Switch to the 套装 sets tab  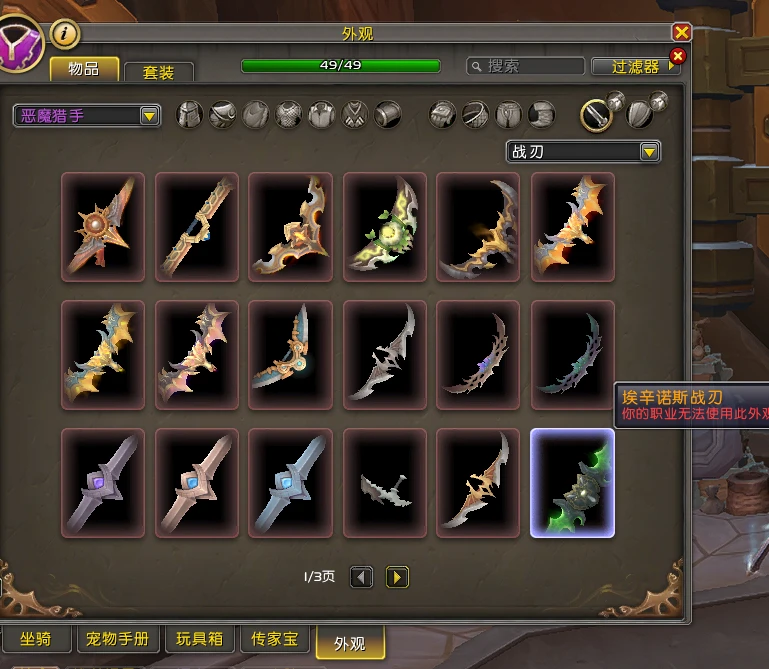tap(158, 72)
